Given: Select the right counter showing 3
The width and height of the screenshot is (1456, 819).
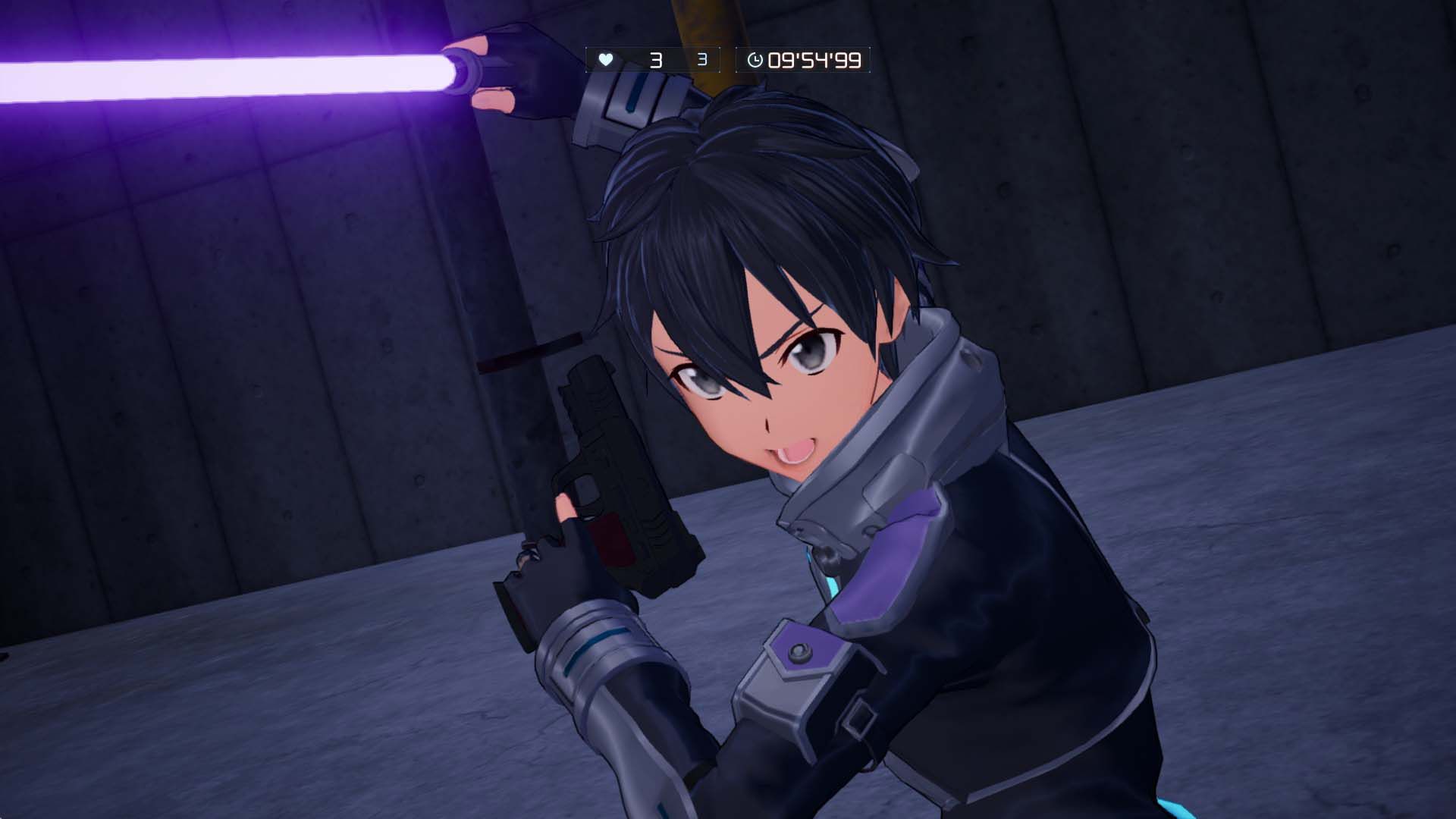Looking at the screenshot, I should tap(701, 58).
